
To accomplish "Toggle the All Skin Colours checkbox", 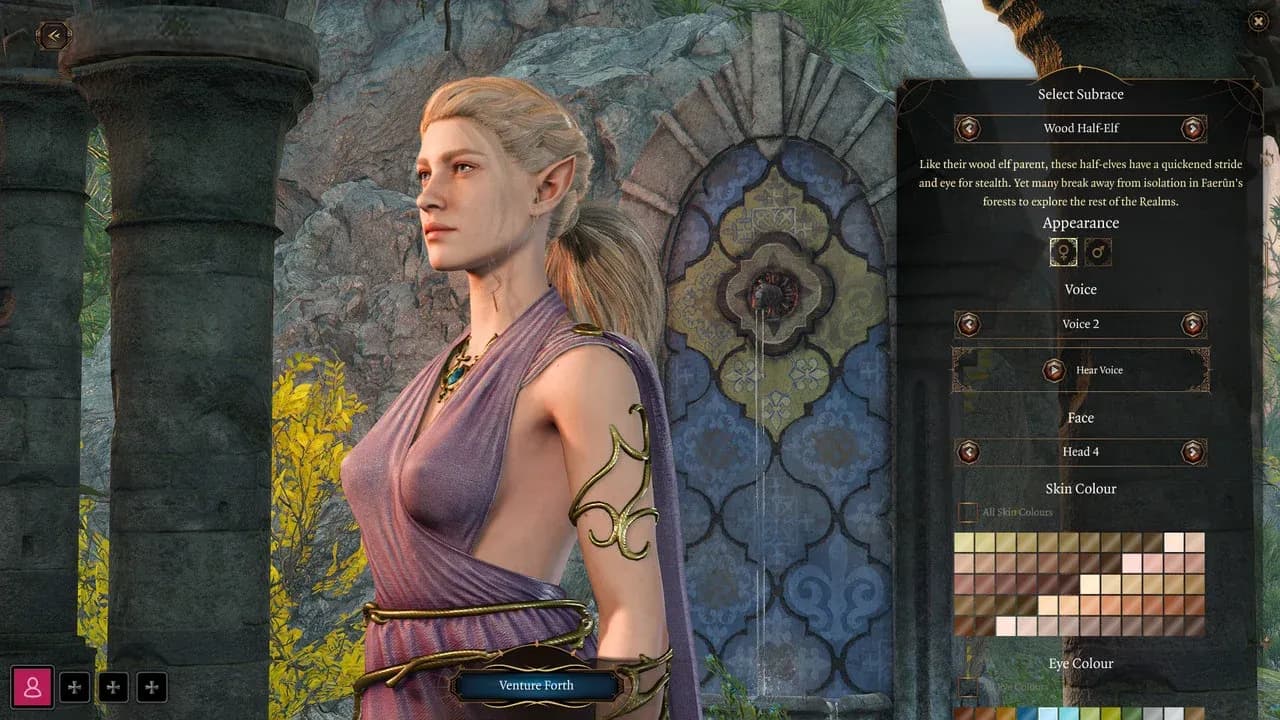I will (x=967, y=512).
